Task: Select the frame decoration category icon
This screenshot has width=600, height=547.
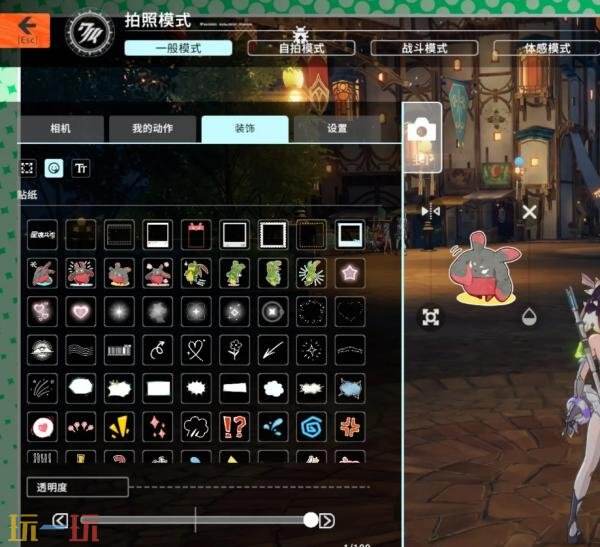Action: (x=28, y=169)
